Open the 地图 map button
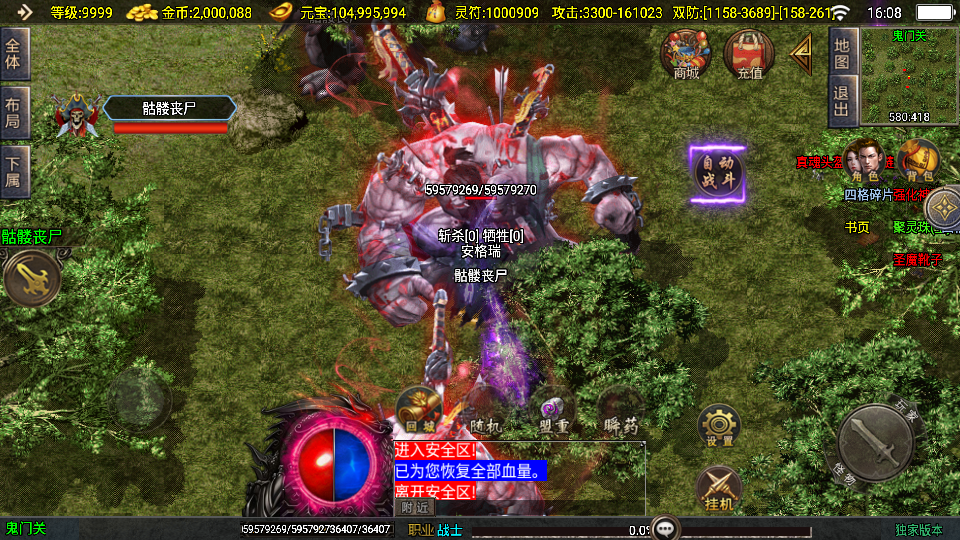 click(842, 53)
